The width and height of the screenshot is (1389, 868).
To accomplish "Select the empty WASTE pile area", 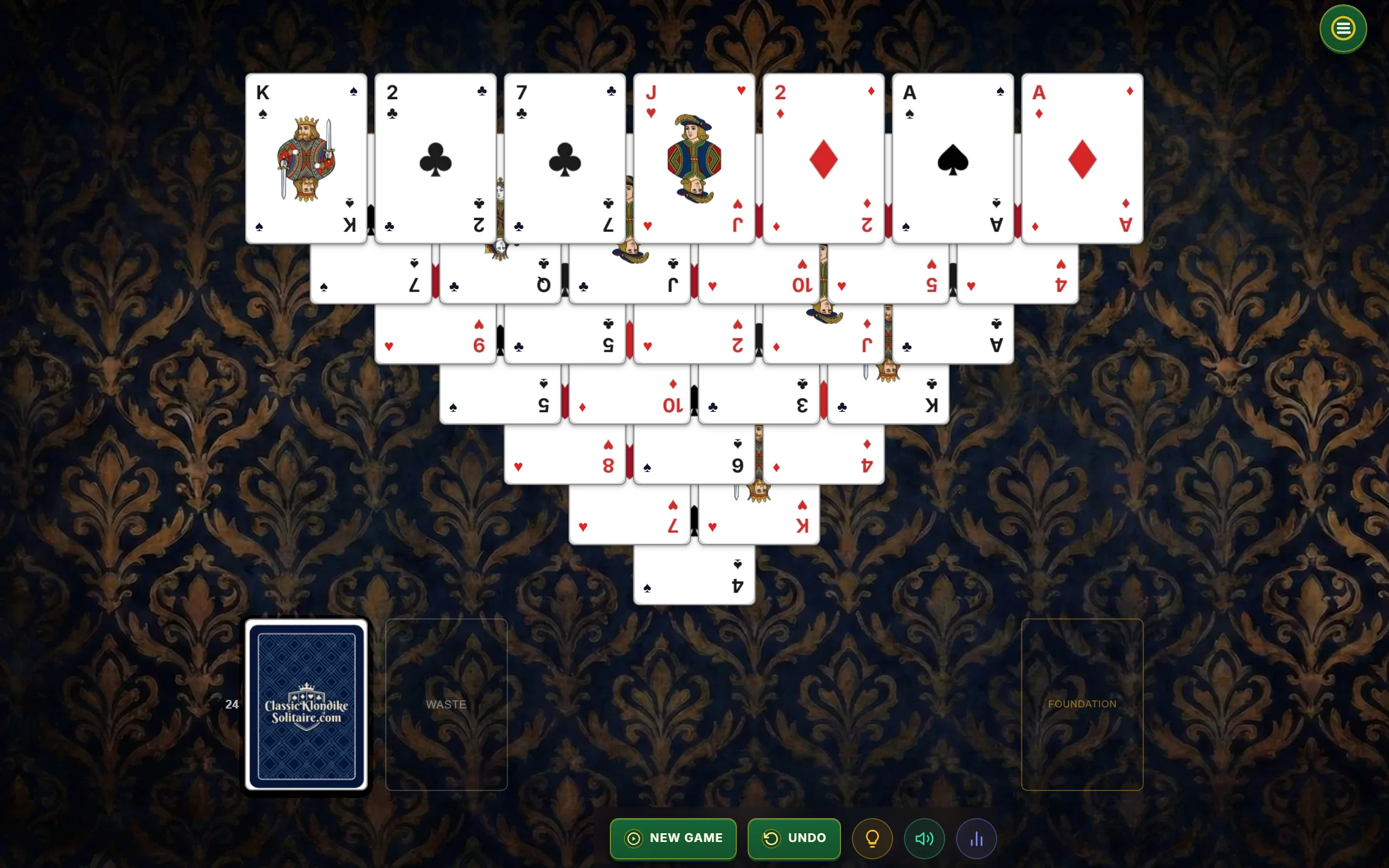I will 446,705.
